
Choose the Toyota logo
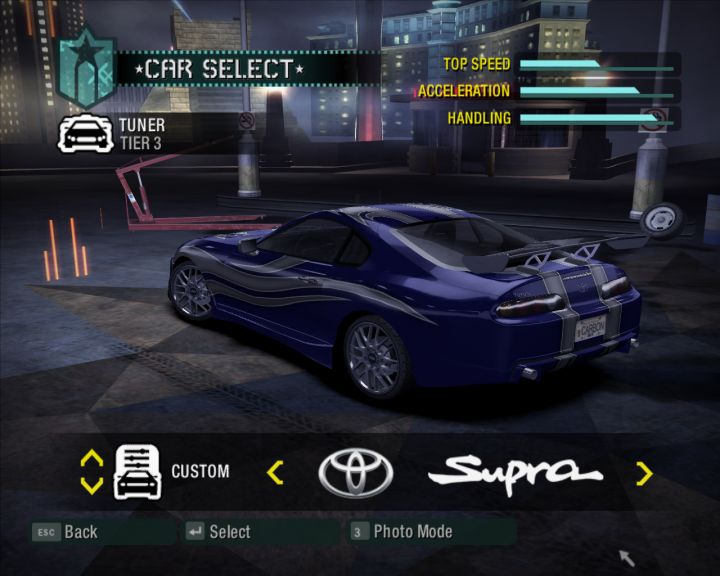pos(355,472)
